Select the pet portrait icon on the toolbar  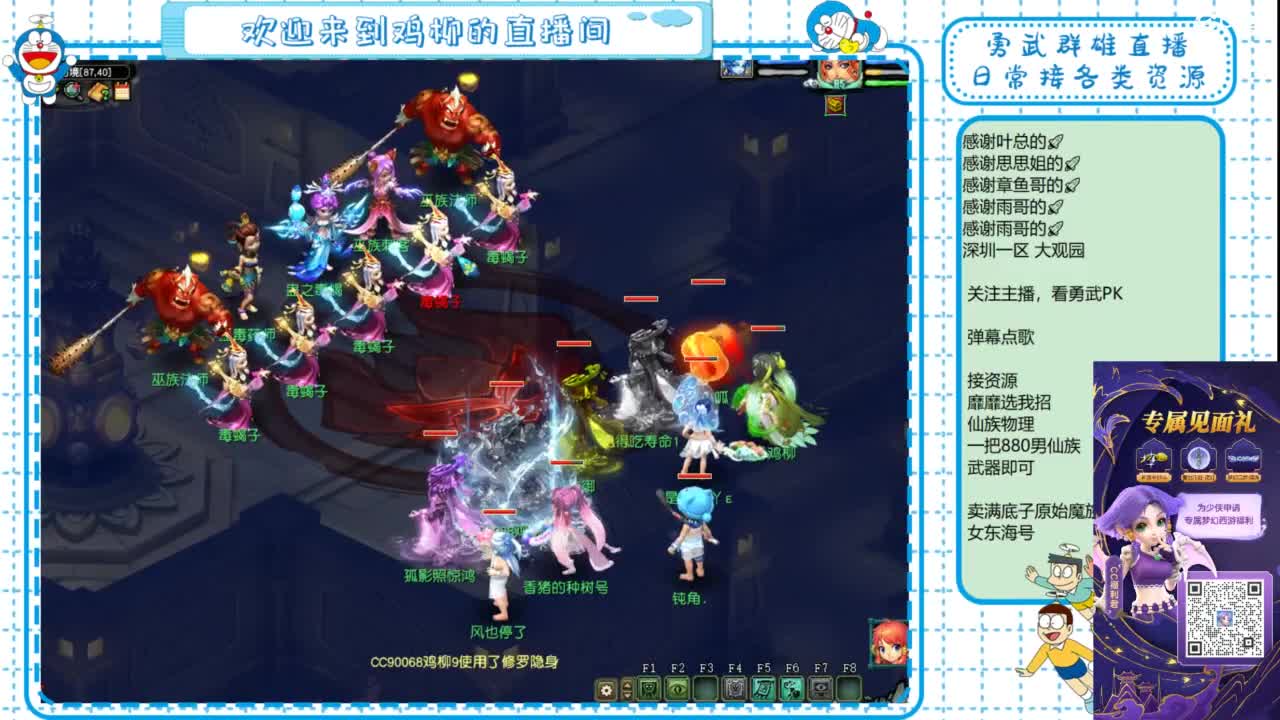coord(650,688)
